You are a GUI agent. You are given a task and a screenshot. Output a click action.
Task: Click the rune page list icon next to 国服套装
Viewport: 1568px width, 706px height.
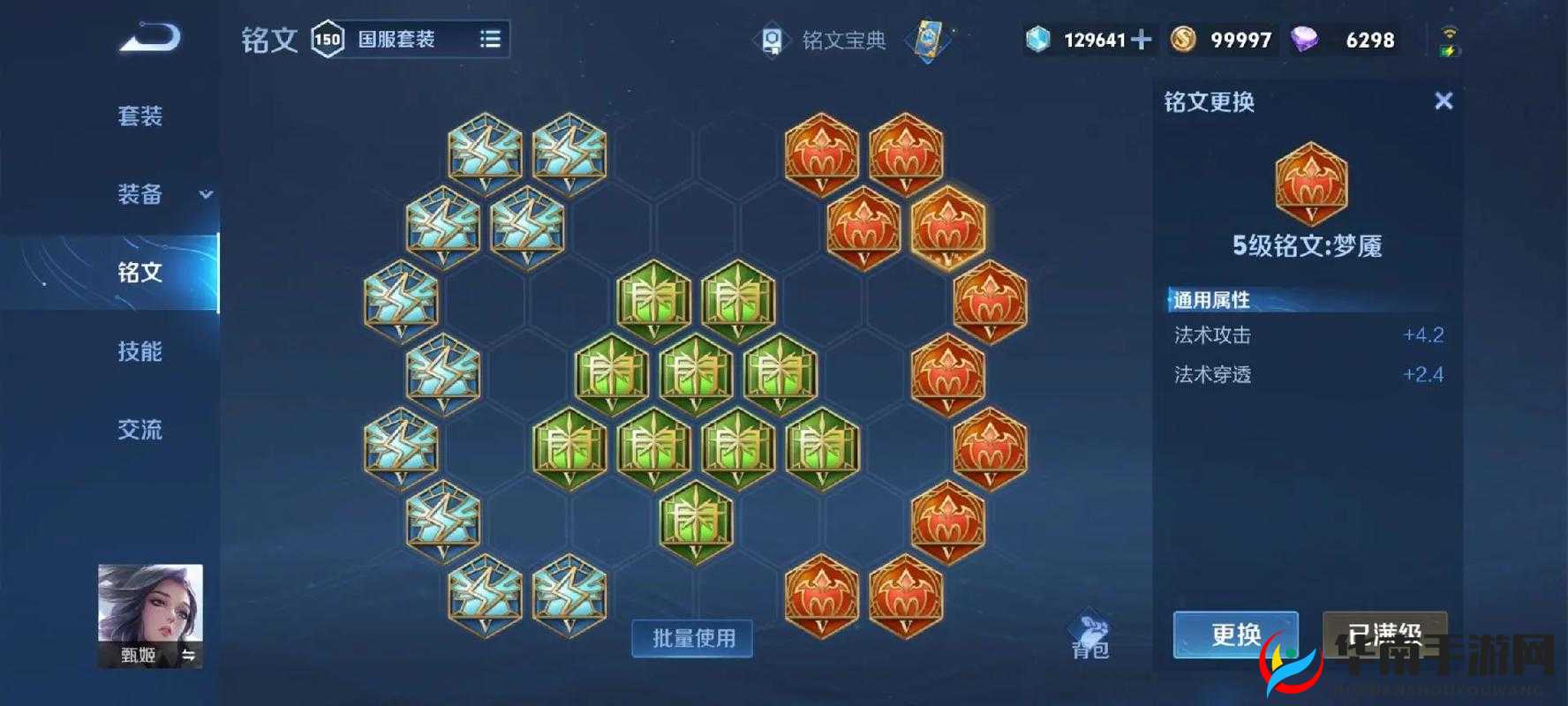point(491,39)
